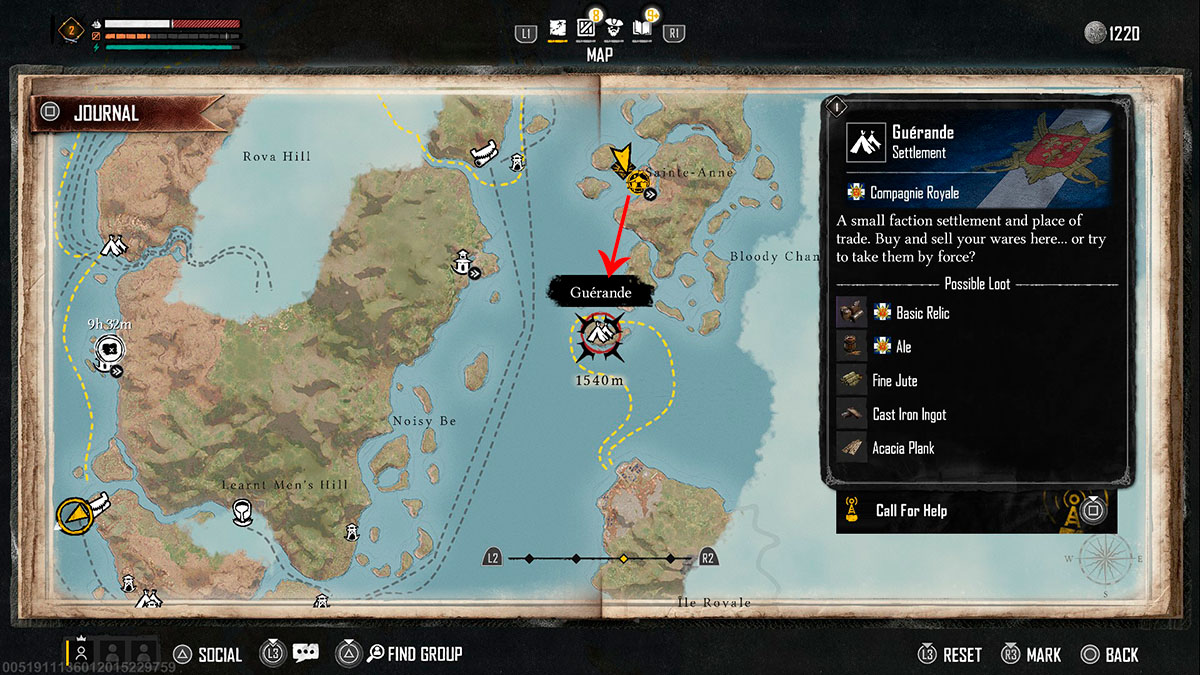
Task: Select the Sainte-Anne map marker
Action: point(635,183)
